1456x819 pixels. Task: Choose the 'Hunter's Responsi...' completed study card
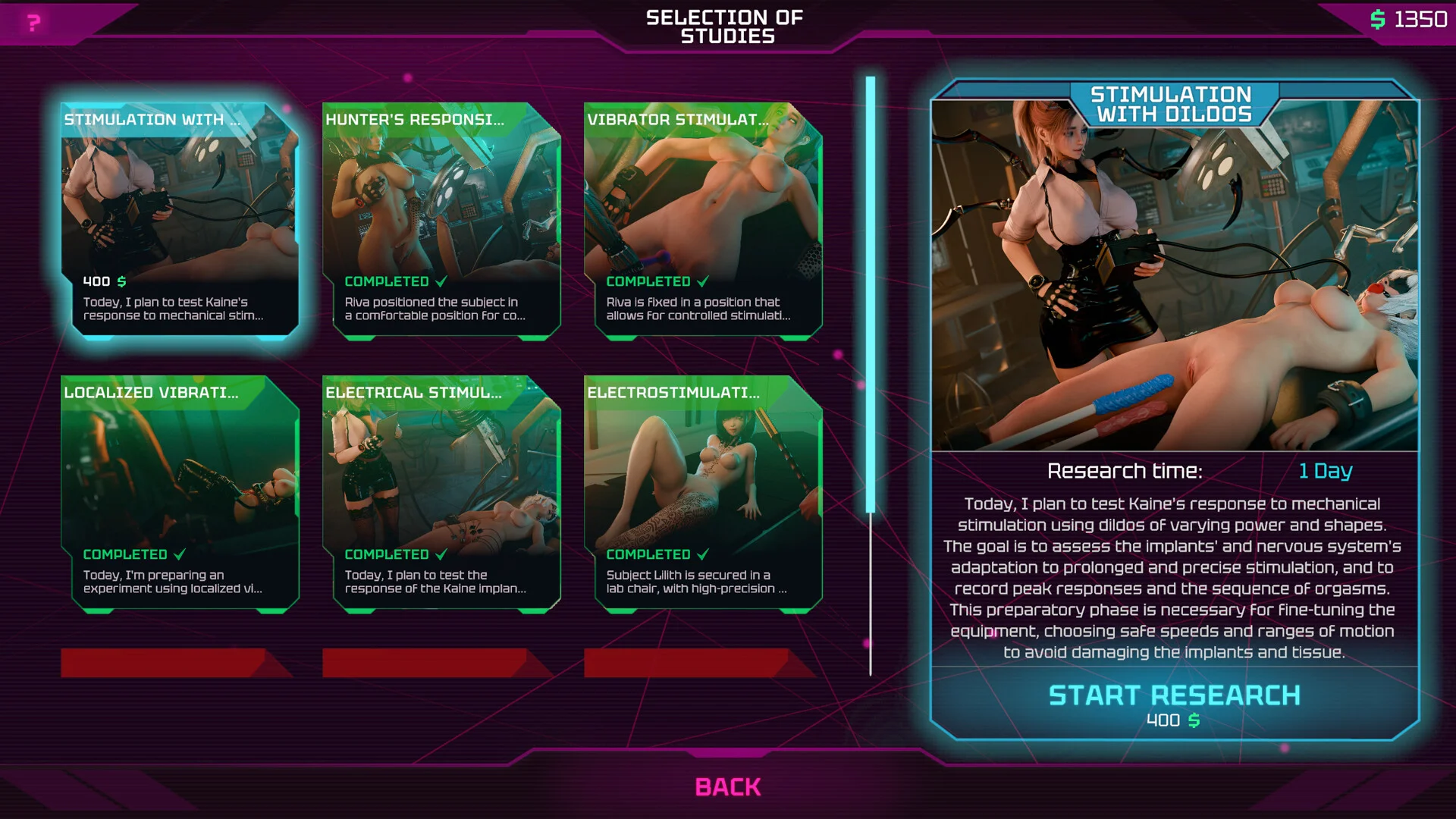tap(441, 220)
